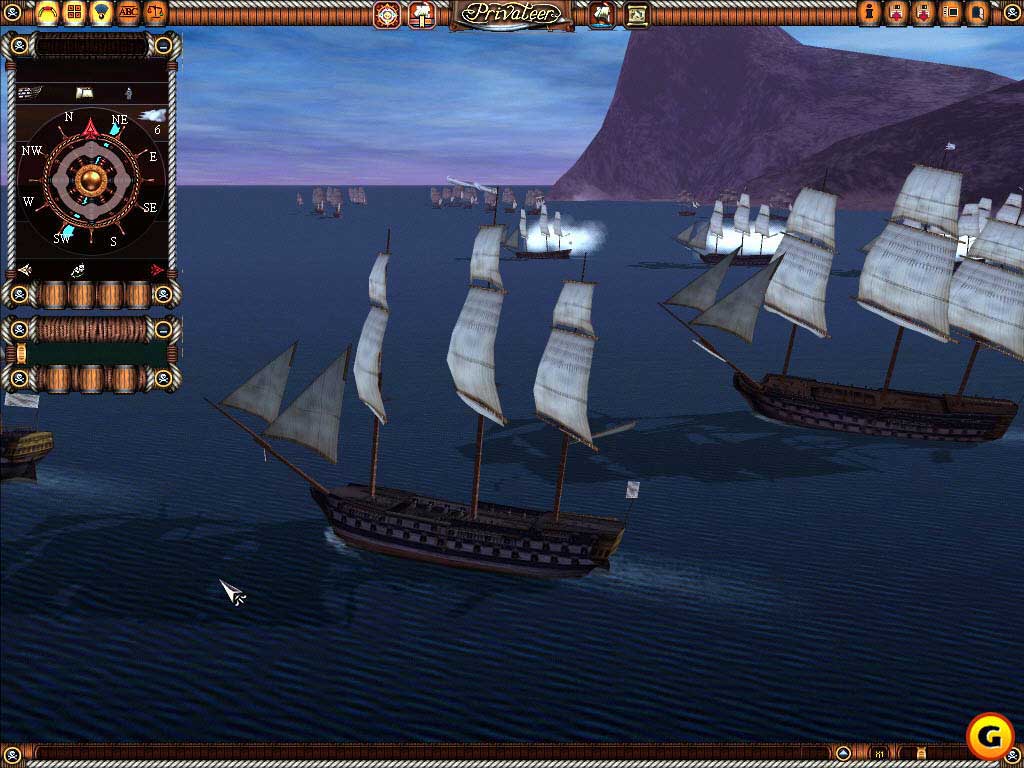Click the red arrow below compass
The image size is (1024, 768).
click(157, 270)
